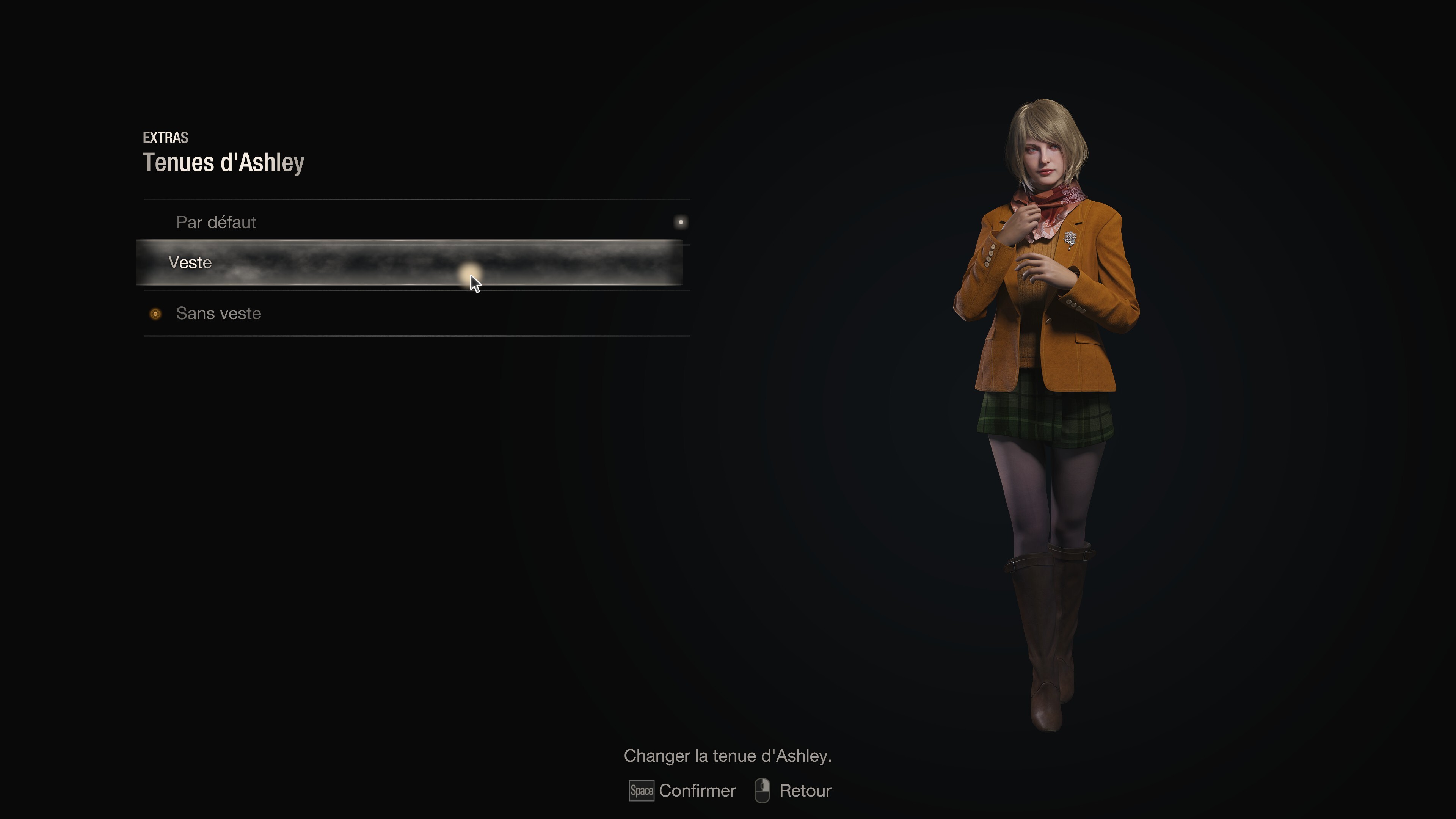Click Retour to go back
The image size is (1456, 819).
click(x=805, y=791)
